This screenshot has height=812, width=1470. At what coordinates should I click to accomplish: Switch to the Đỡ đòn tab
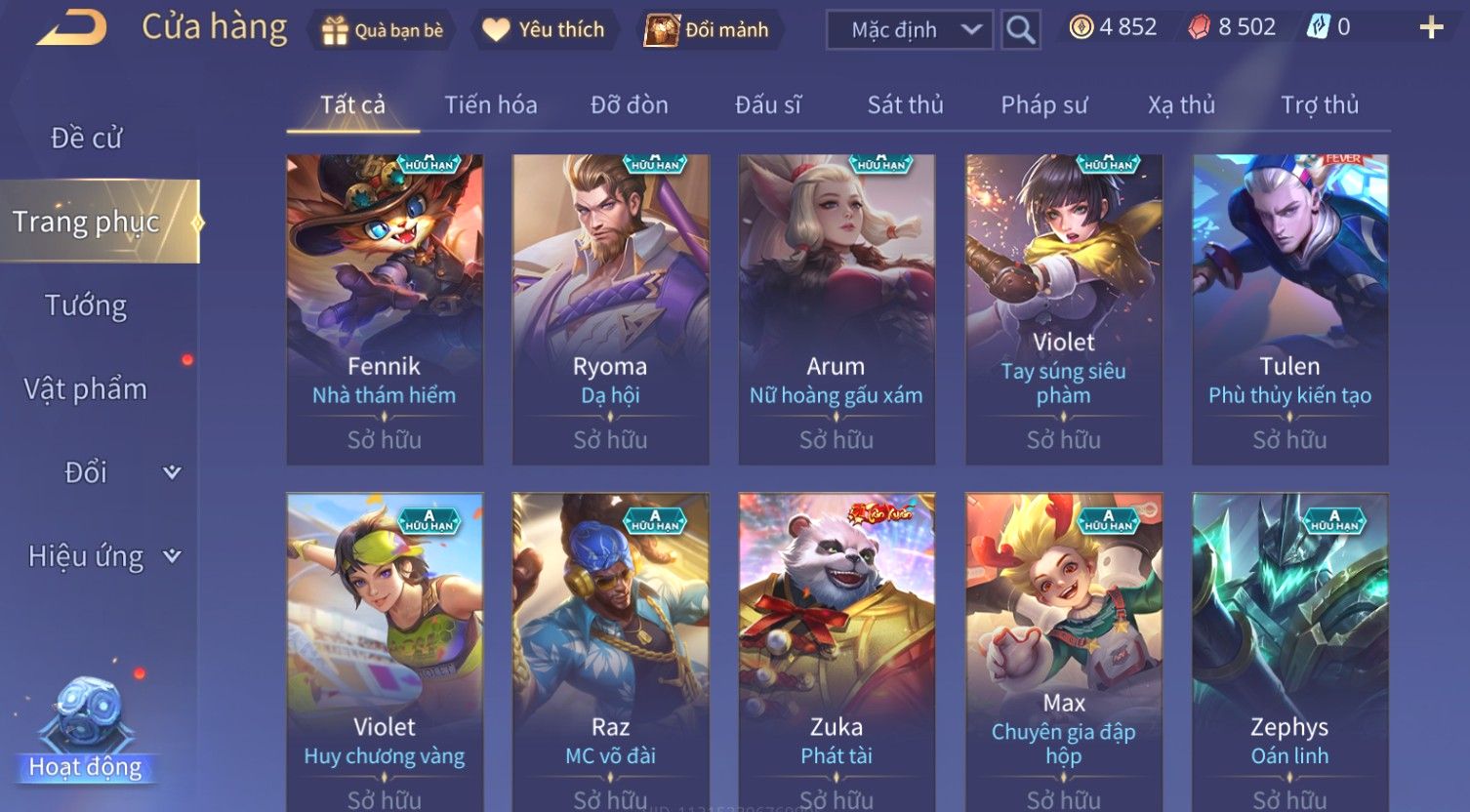630,105
